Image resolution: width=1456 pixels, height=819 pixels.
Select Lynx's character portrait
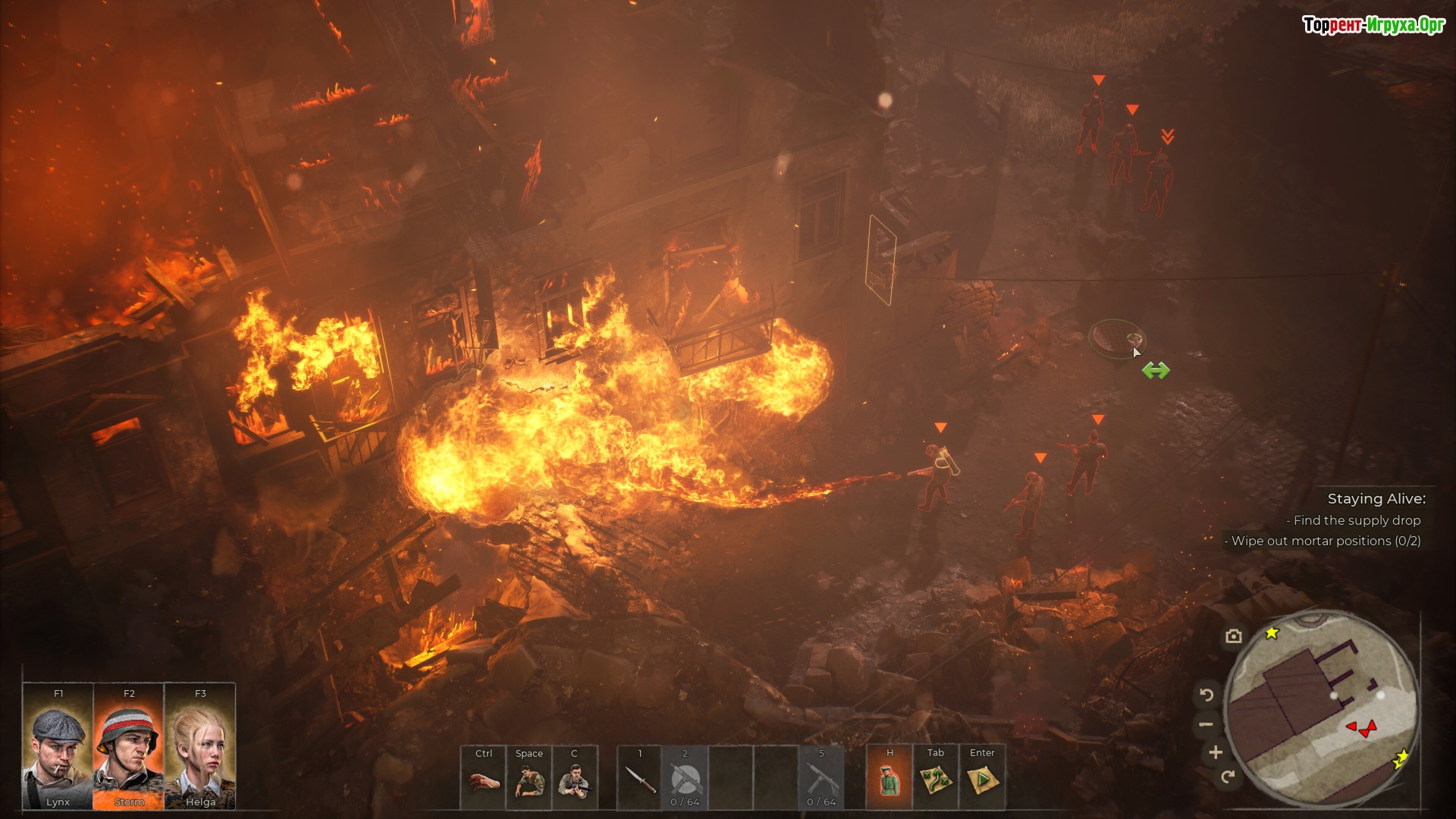pos(58,747)
